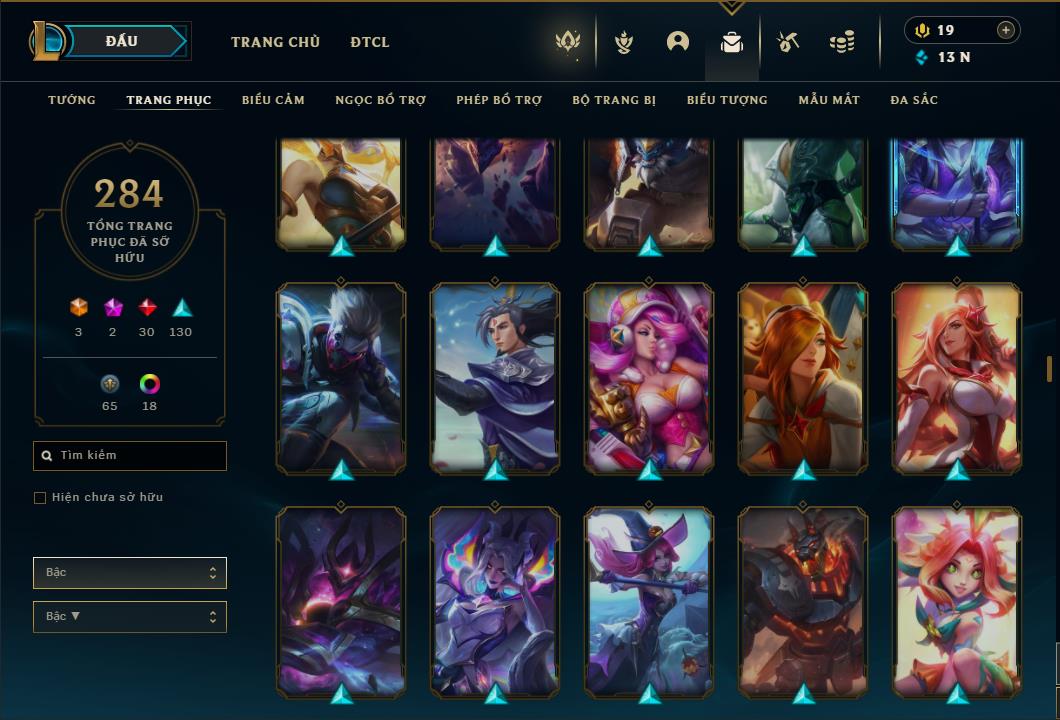This screenshot has width=1060, height=720.
Task: Open the Bậc ▼ sort dropdown
Action: pyautogui.click(x=130, y=617)
